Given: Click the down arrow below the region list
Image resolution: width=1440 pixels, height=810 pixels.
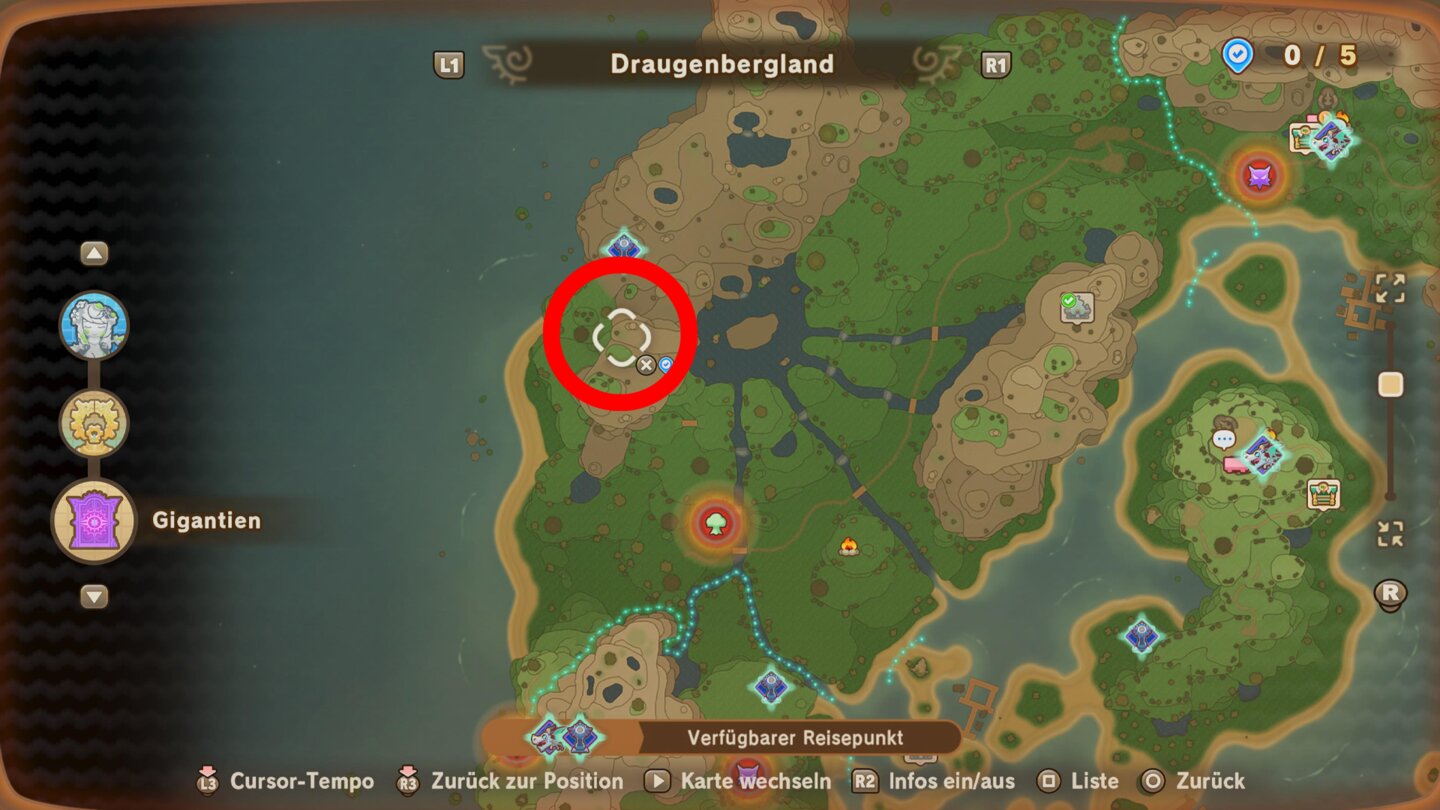Looking at the screenshot, I should coord(93,597).
